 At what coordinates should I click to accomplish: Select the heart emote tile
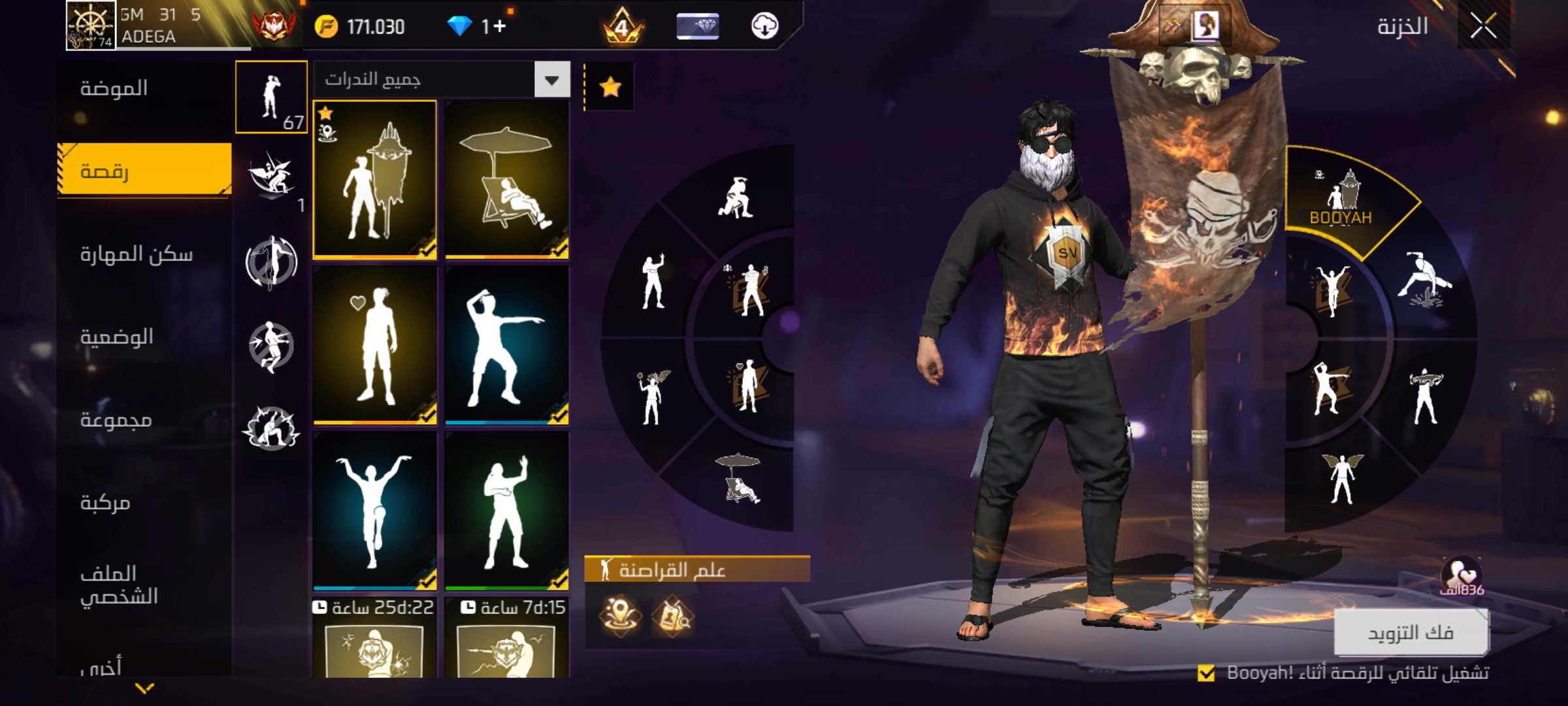(x=375, y=345)
